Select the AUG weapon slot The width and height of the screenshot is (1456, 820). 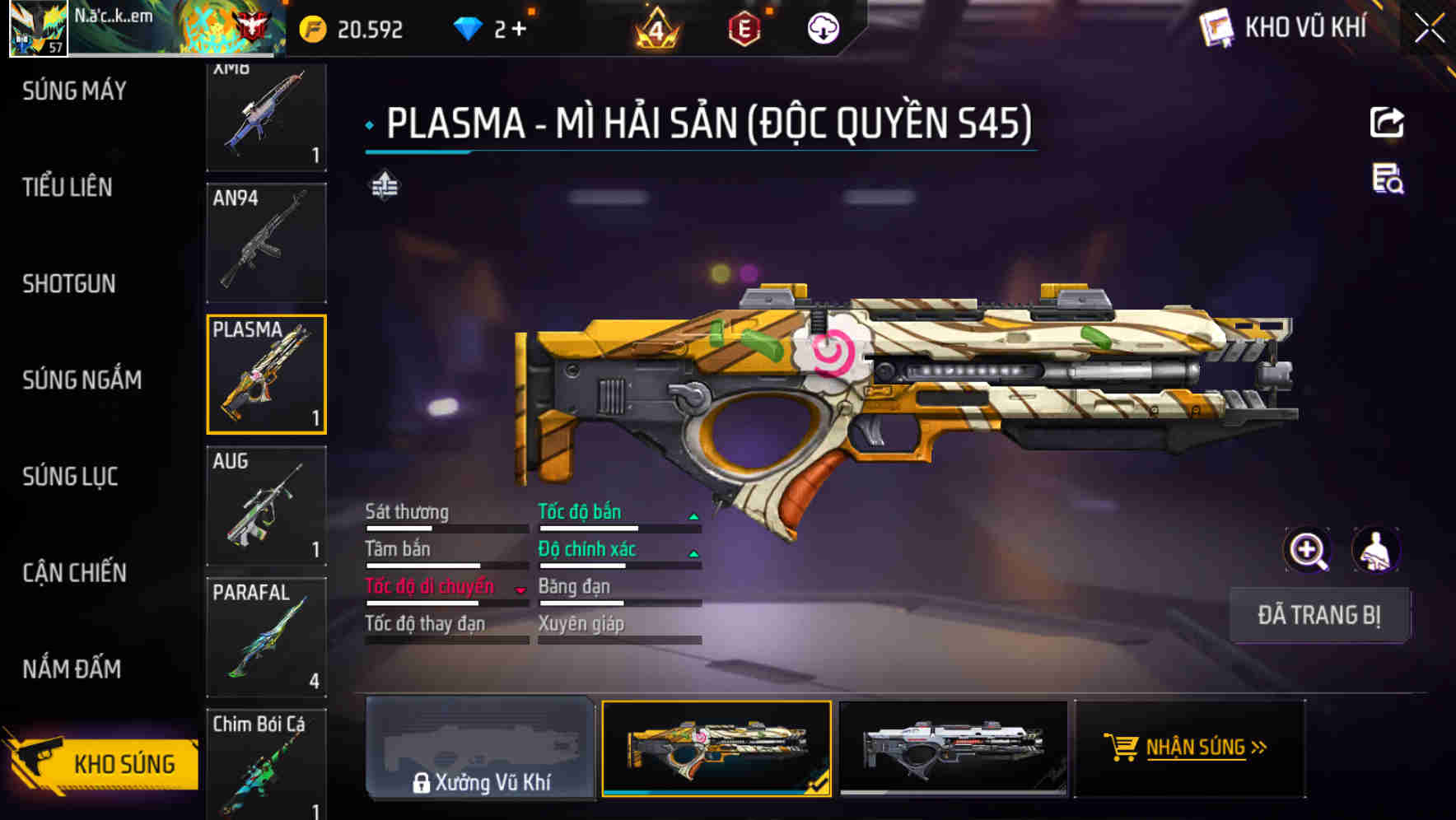tap(266, 506)
